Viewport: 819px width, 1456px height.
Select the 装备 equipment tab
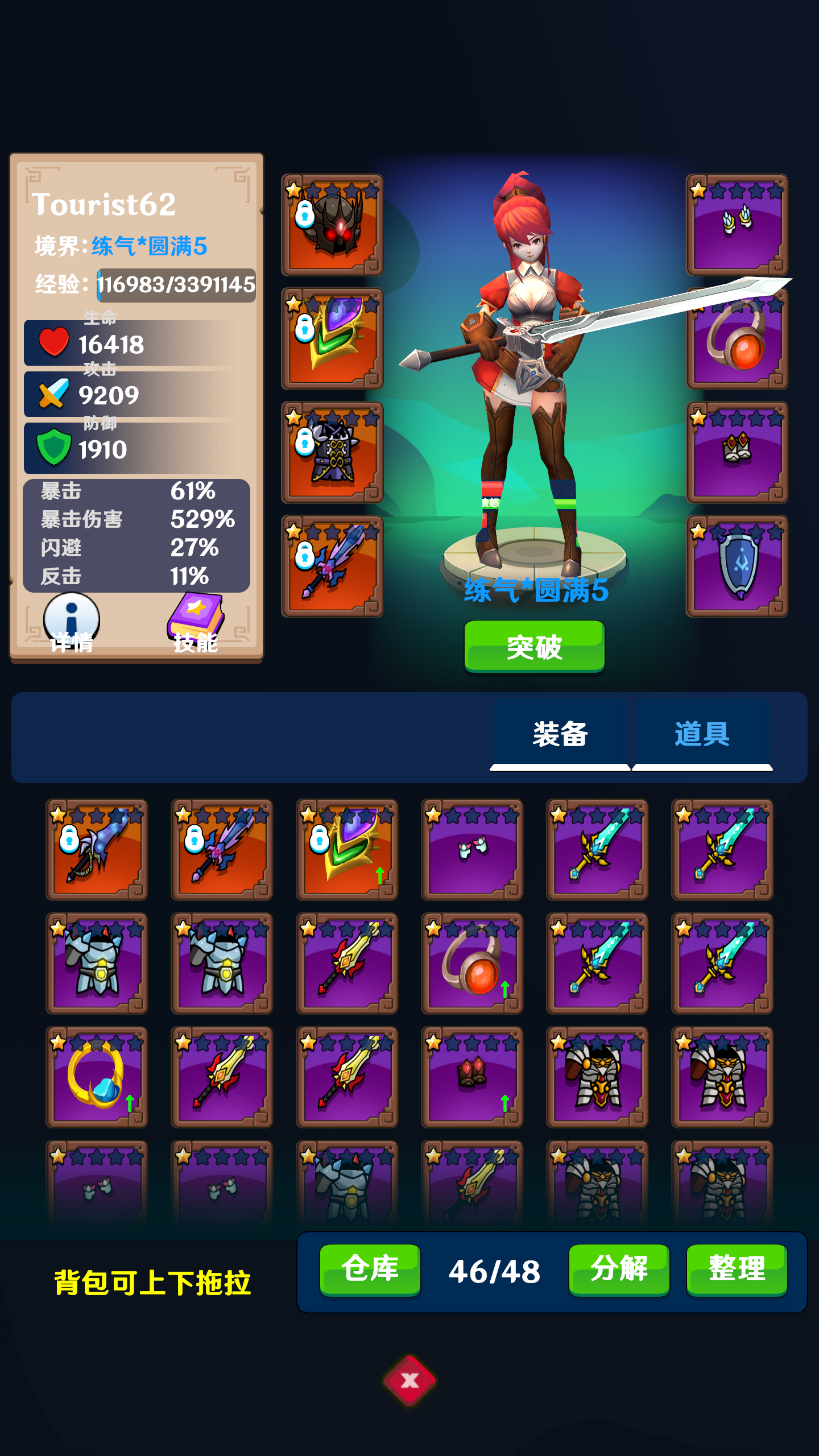pos(561,734)
